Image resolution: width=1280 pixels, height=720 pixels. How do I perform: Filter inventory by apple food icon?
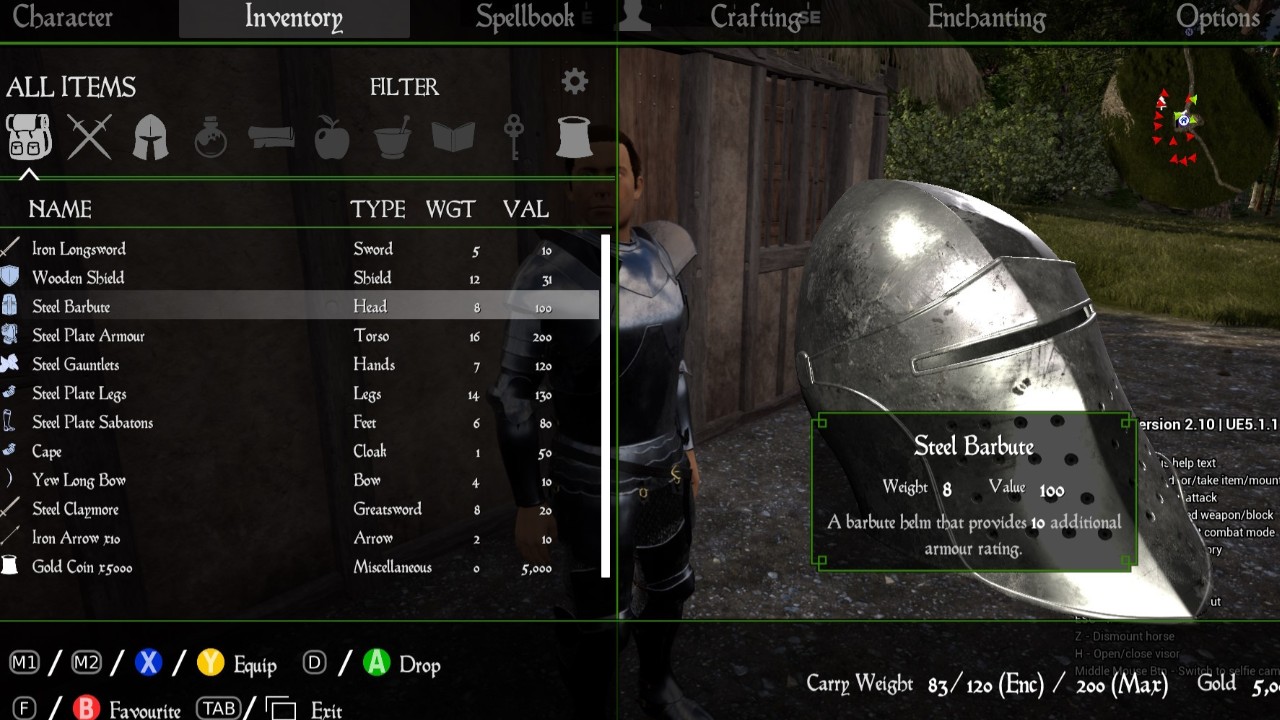pos(332,136)
